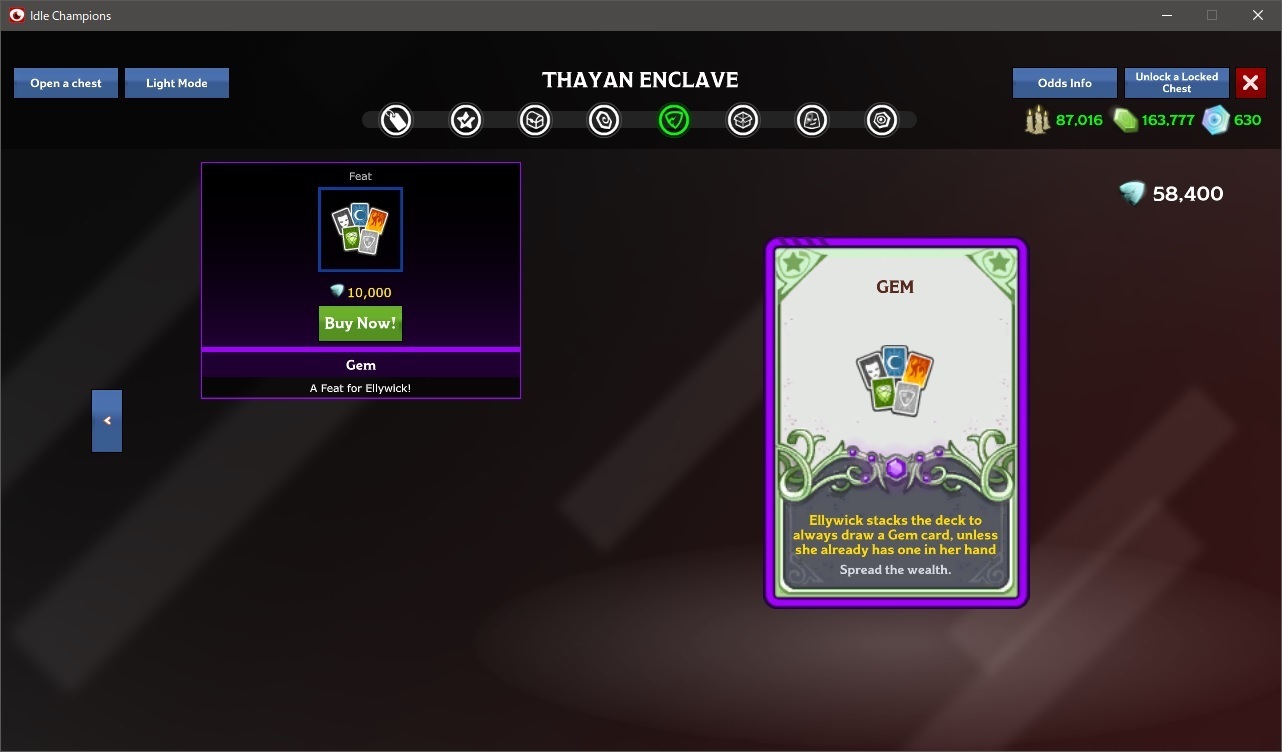Switch to the open box tab
The width and height of the screenshot is (1282, 752).
743,121
